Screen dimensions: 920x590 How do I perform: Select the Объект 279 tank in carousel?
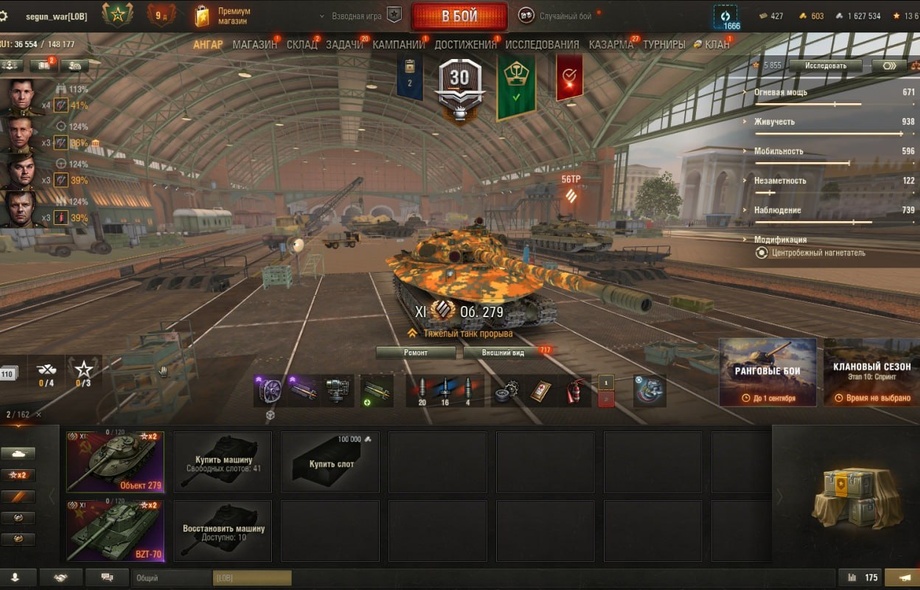click(x=115, y=461)
